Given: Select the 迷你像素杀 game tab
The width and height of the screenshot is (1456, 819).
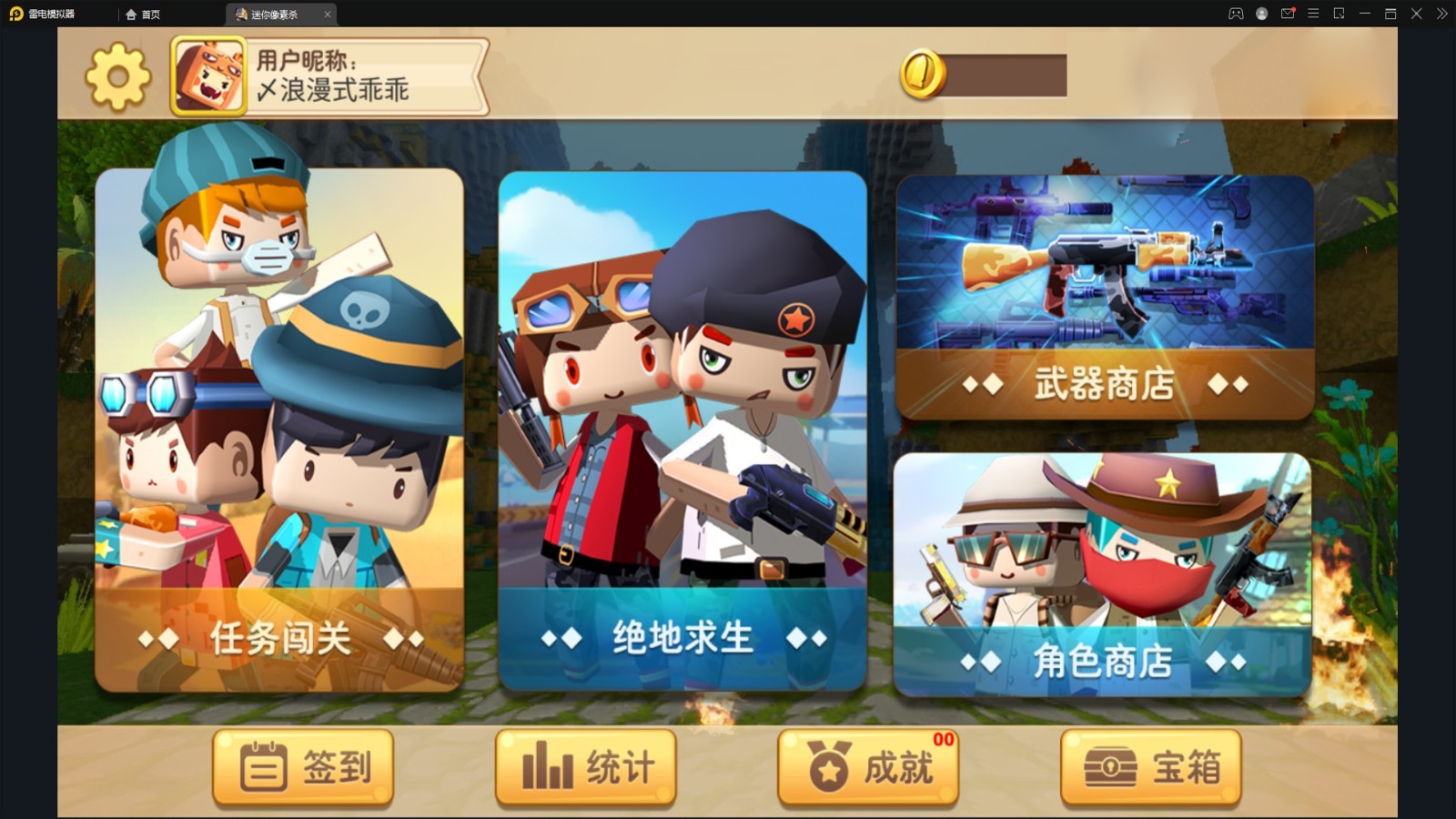Looking at the screenshot, I should (273, 15).
